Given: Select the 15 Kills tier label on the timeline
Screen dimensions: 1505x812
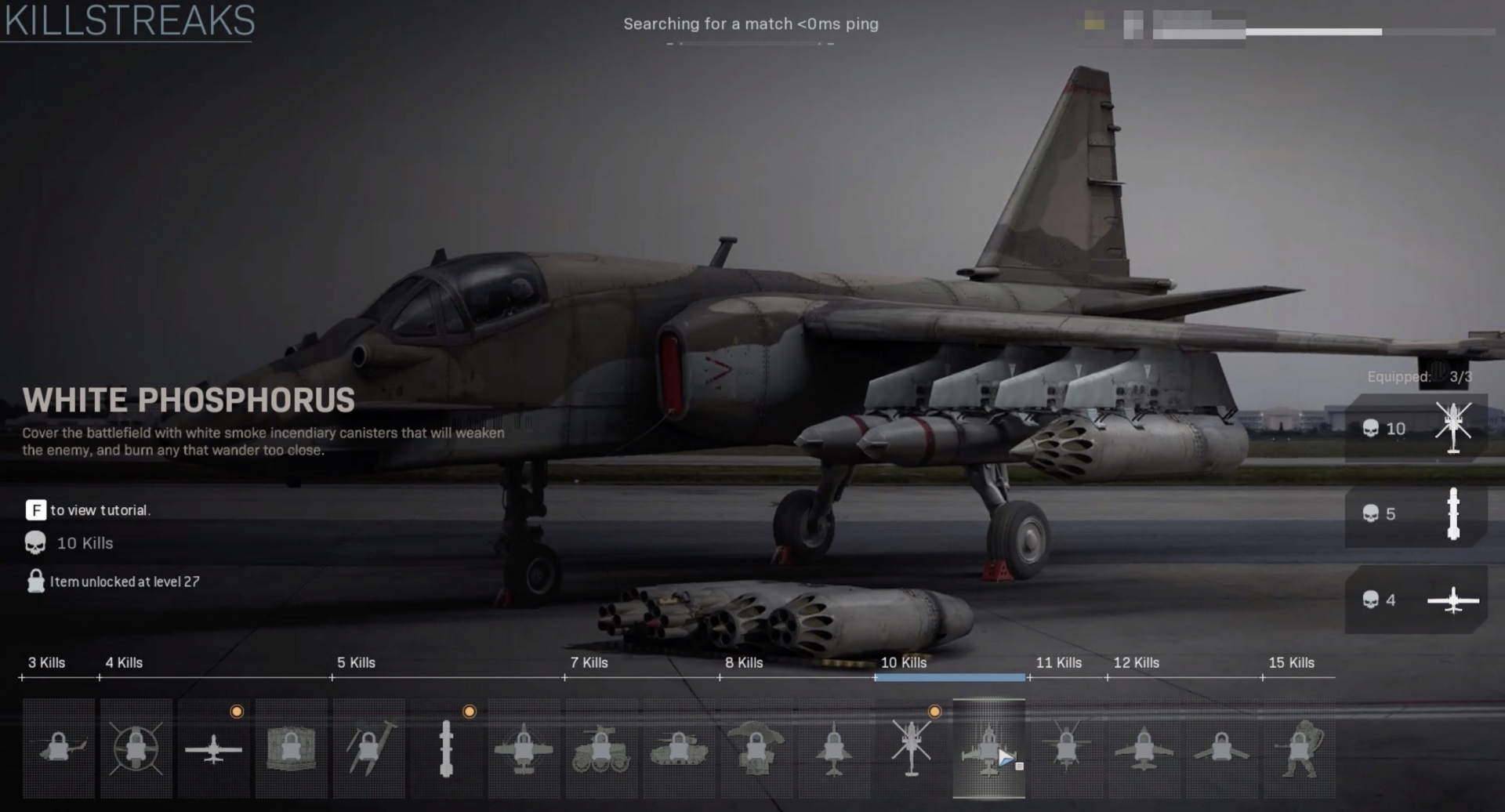Looking at the screenshot, I should (1290, 662).
